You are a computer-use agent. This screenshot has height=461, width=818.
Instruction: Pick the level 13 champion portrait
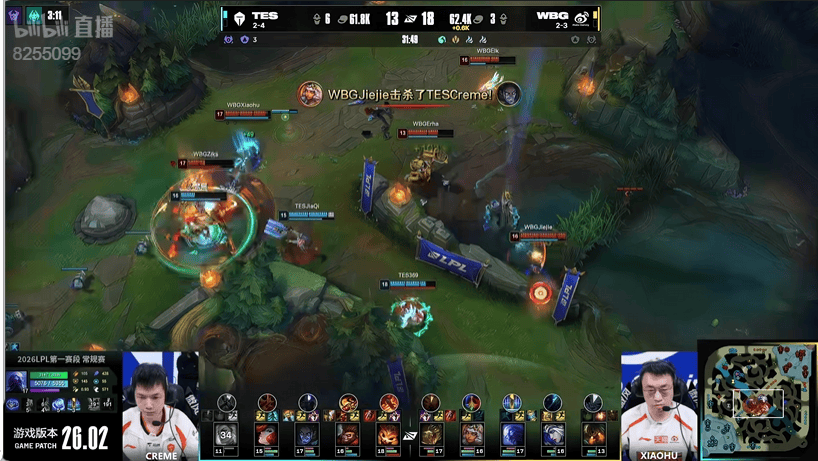(x=593, y=434)
